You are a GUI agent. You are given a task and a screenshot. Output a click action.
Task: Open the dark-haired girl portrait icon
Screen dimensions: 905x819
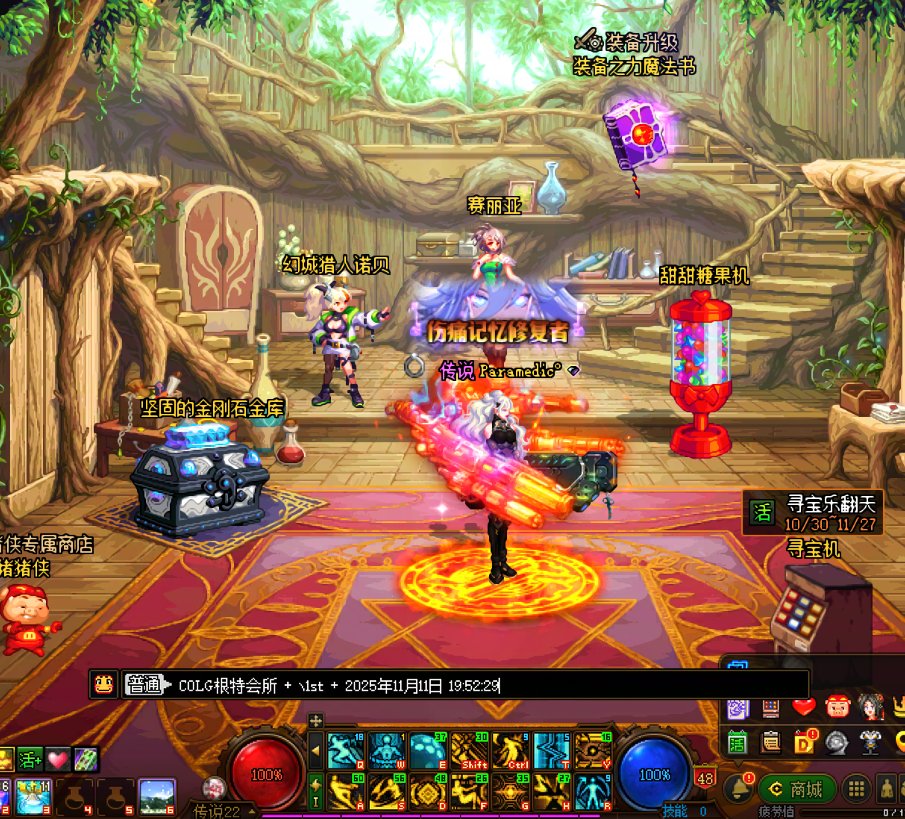point(870,708)
